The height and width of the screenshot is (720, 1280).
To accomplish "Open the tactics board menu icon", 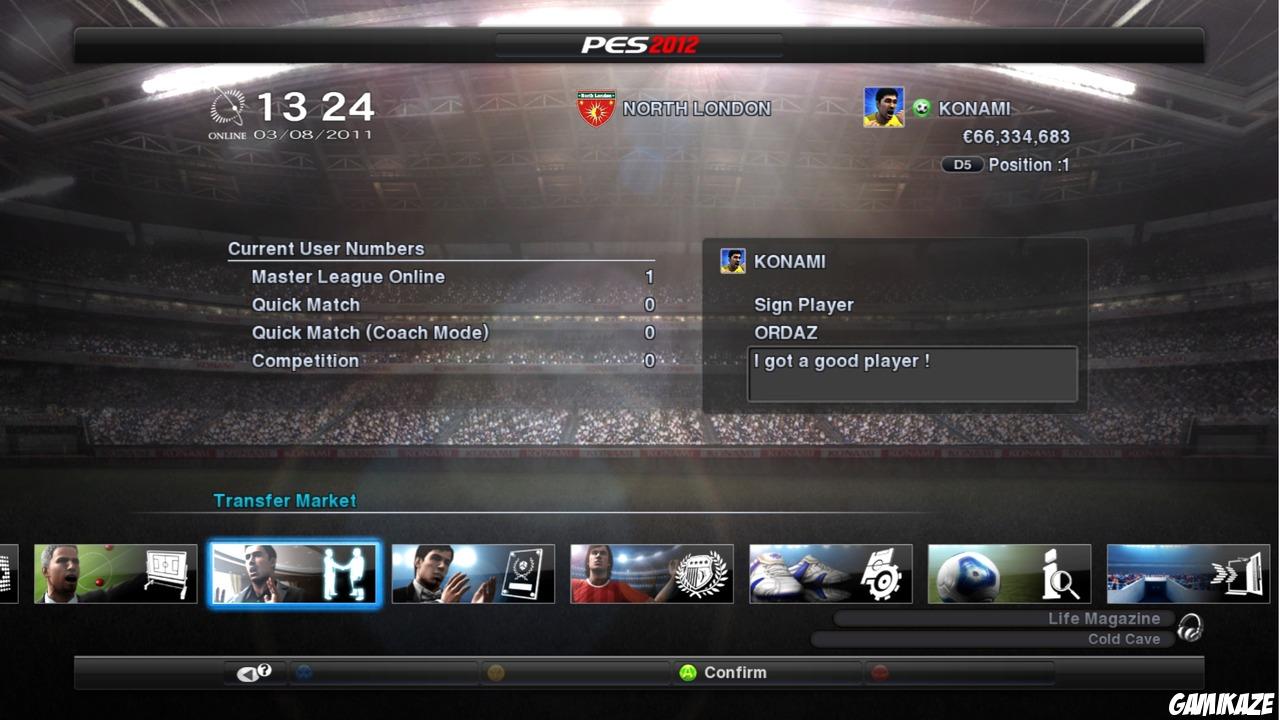I will pyautogui.click(x=115, y=574).
